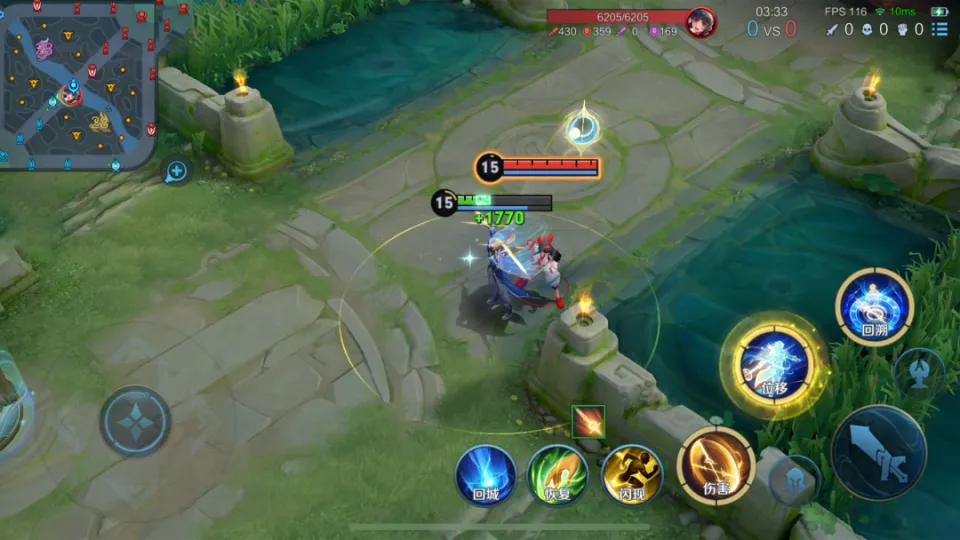The height and width of the screenshot is (540, 960).
Task: Tap the tower-shaped attack target button
Action: click(x=918, y=371)
